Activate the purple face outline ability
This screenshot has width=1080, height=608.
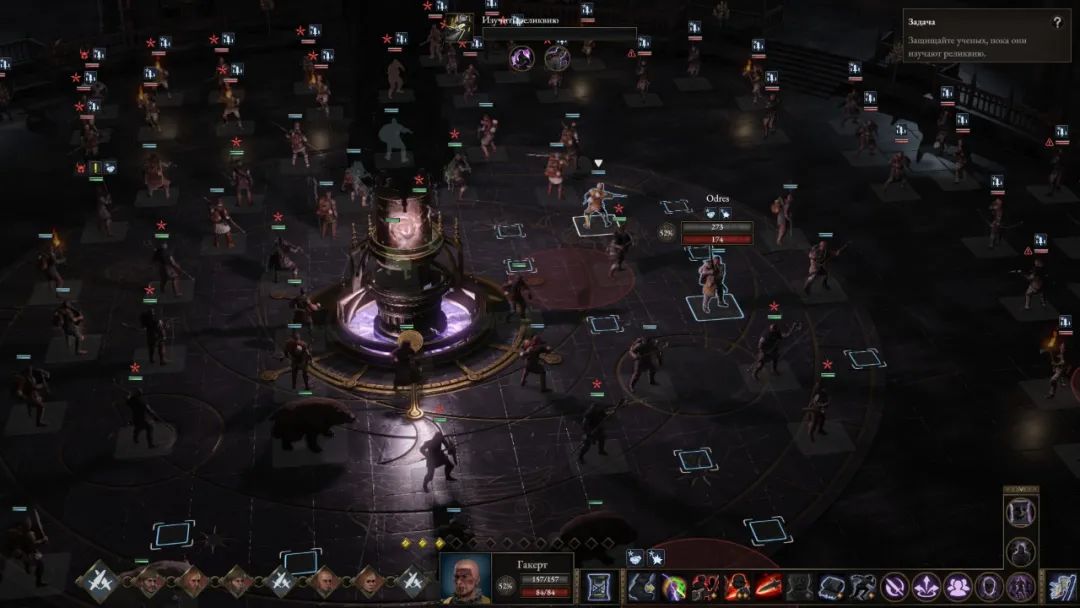coord(989,586)
